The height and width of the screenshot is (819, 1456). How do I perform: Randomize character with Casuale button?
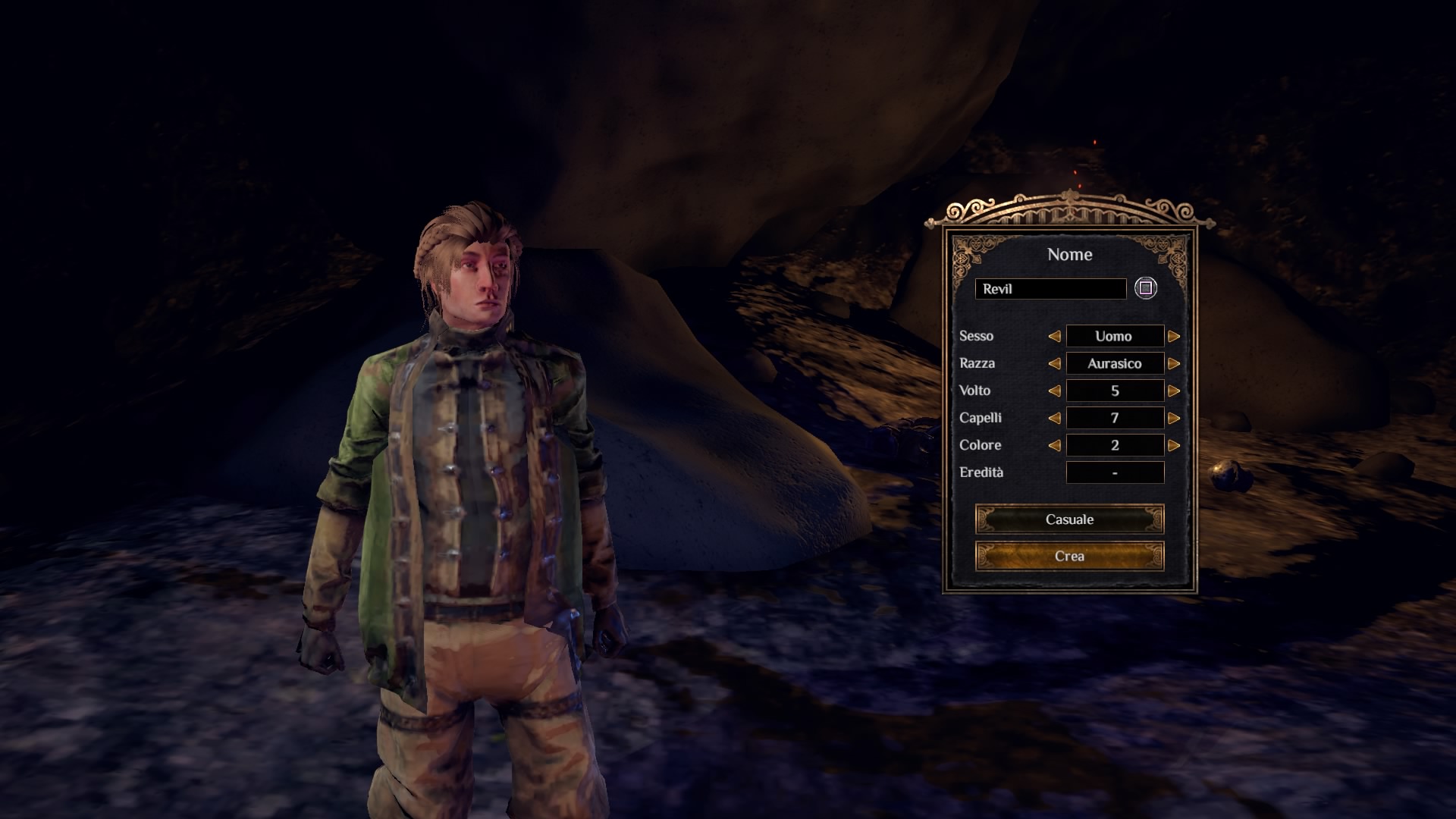point(1069,519)
